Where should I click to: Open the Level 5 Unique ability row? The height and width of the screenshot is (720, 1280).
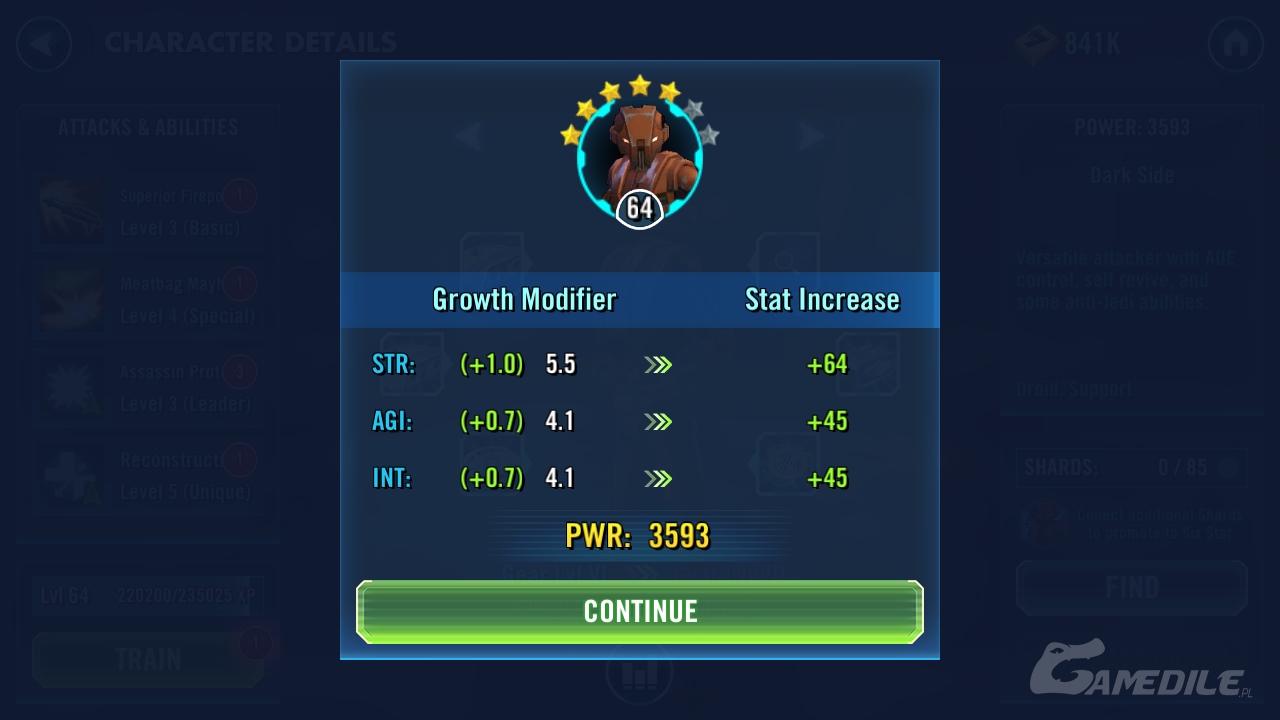(150, 476)
